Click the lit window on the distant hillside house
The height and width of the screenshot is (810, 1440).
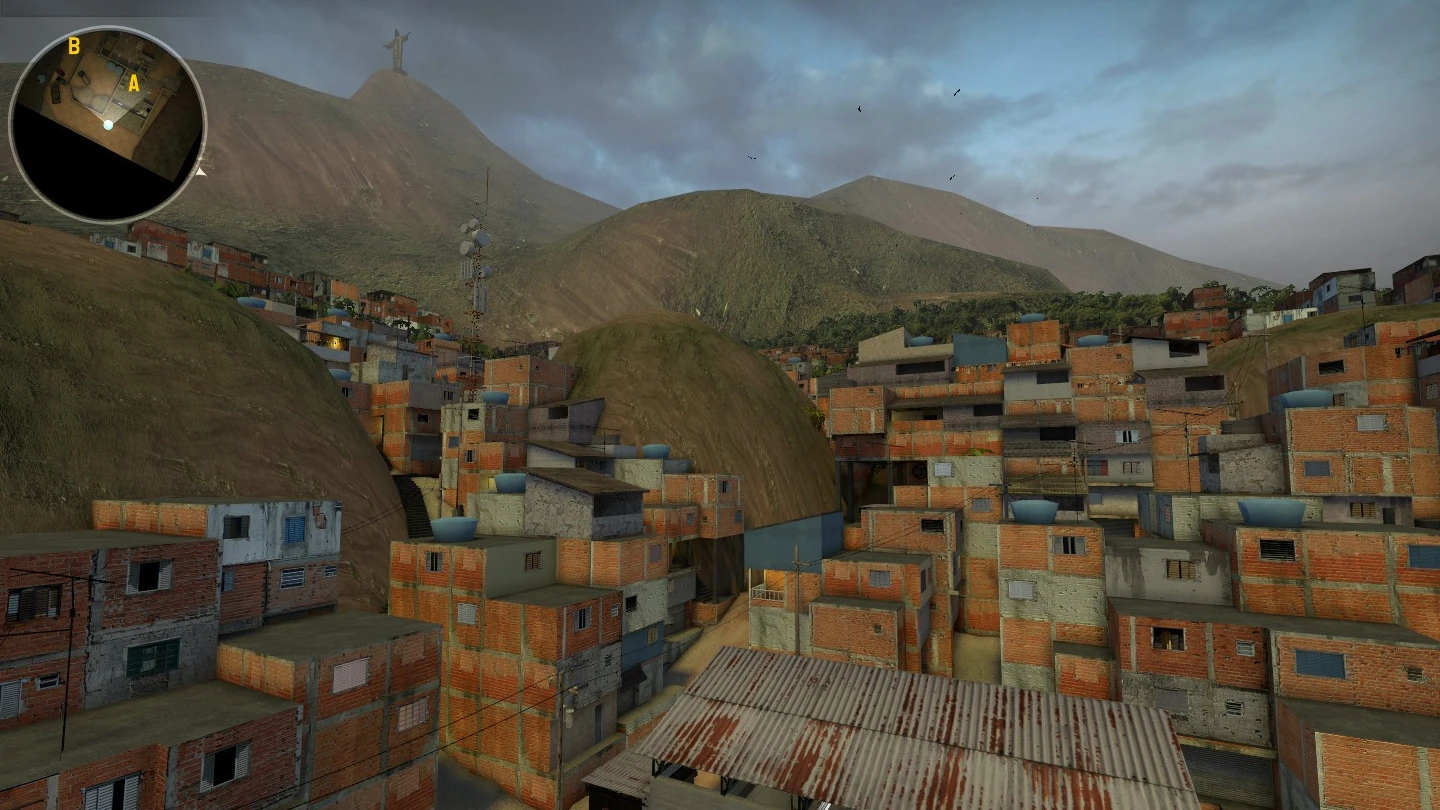pyautogui.click(x=334, y=343)
